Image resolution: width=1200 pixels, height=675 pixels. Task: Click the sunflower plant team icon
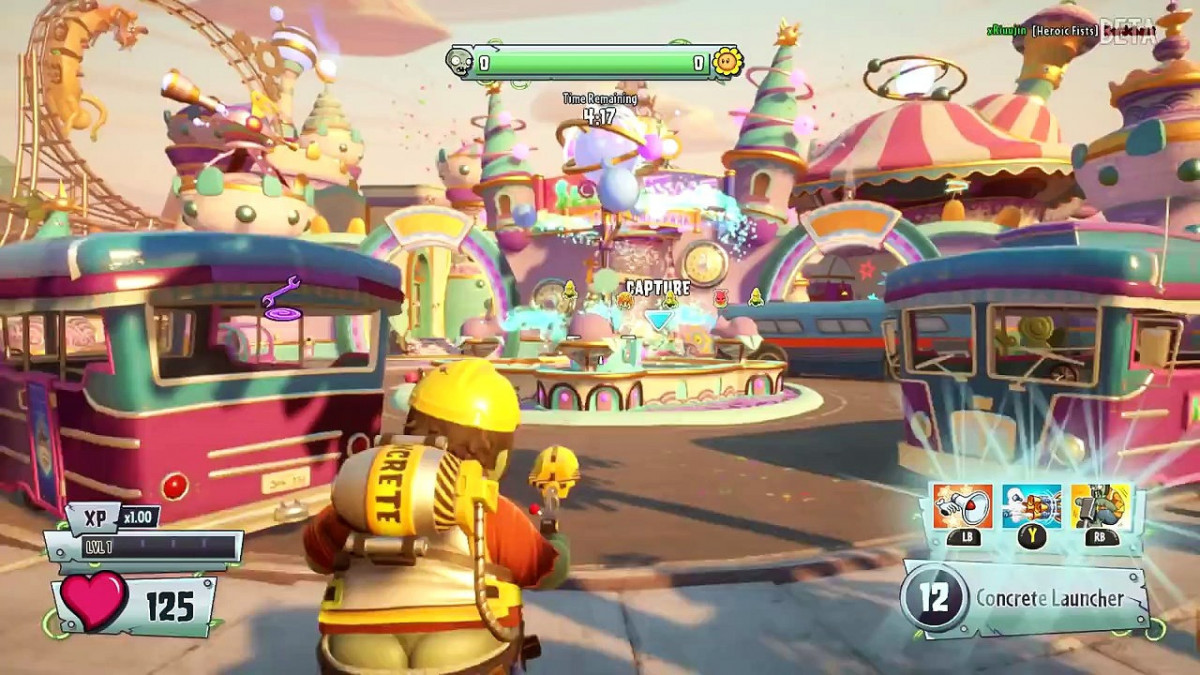727,62
